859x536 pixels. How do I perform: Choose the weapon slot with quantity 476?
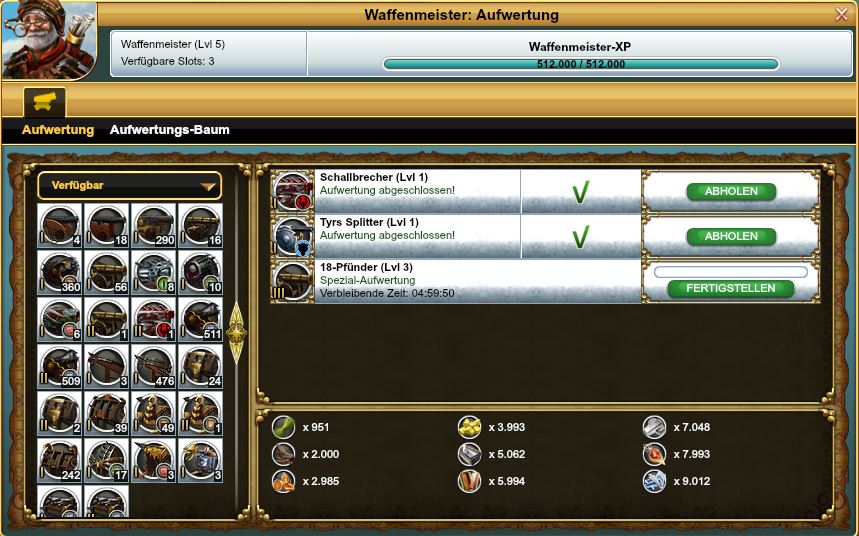click(153, 366)
